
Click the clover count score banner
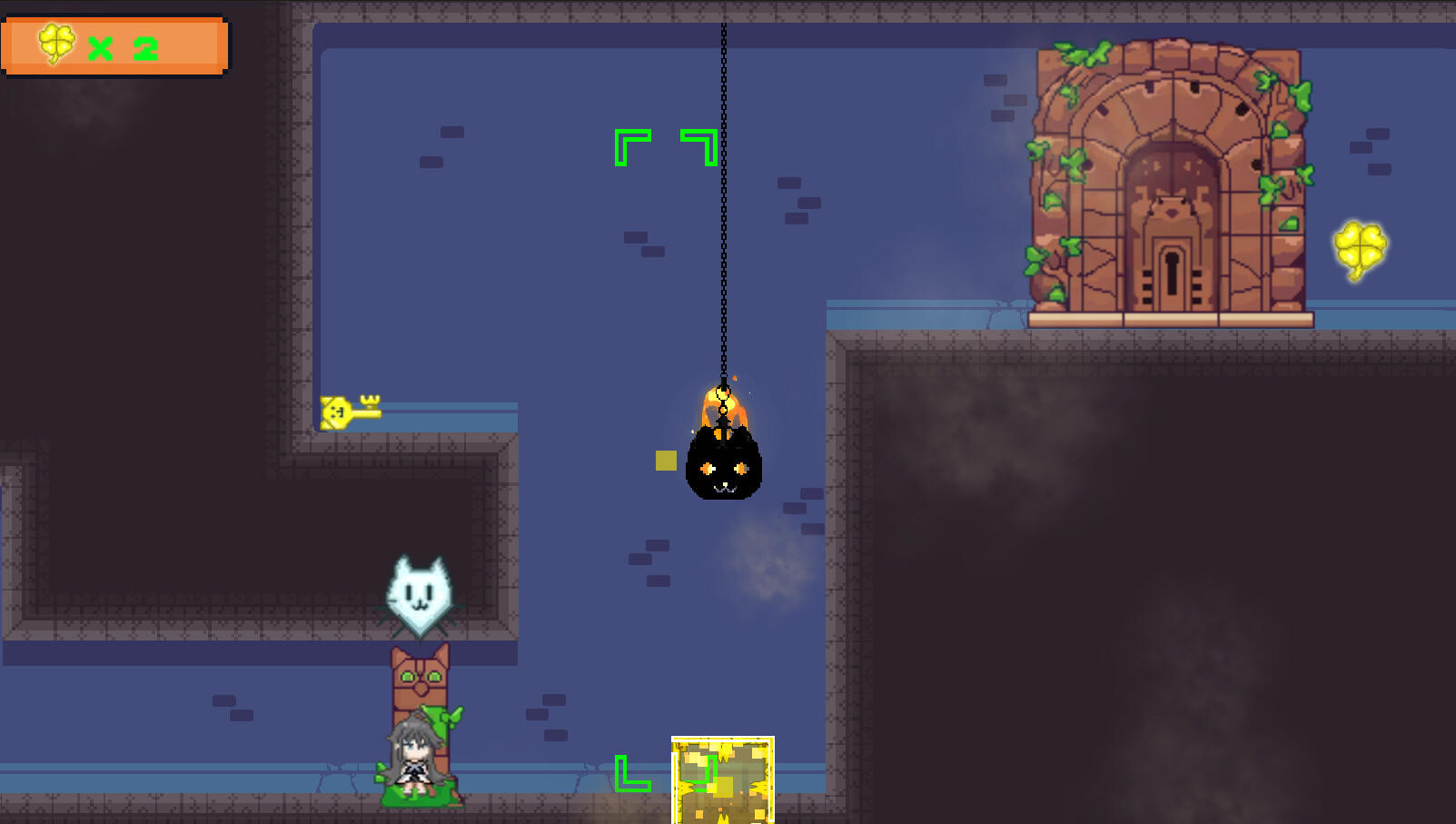click(115, 45)
